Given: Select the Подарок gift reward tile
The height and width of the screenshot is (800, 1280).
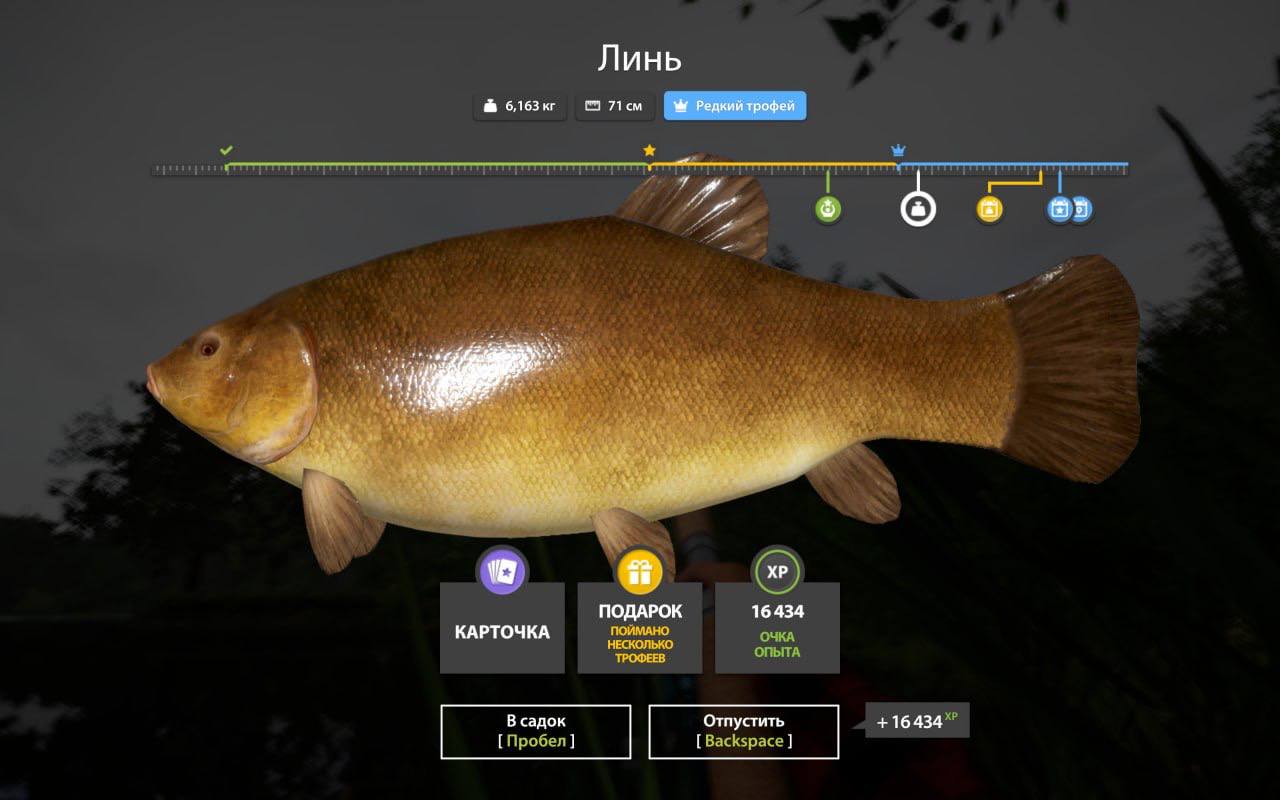Looking at the screenshot, I should (x=640, y=627).
